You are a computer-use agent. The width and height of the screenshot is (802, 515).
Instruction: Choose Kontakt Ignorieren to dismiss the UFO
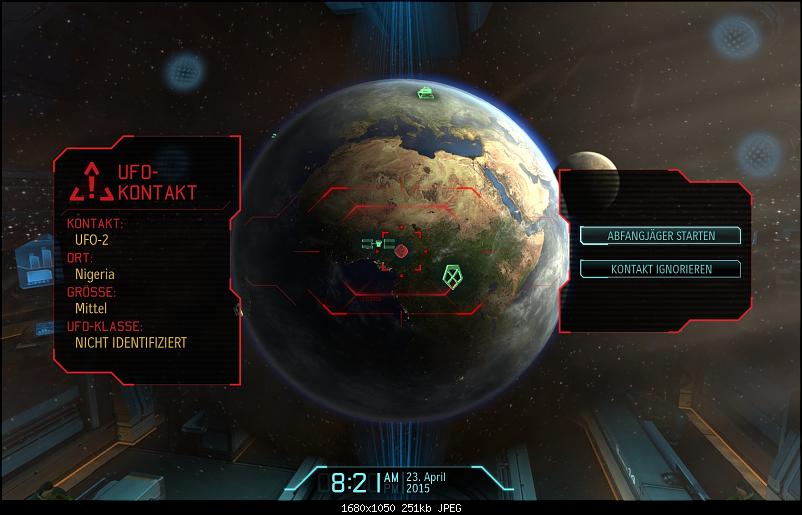pos(661,269)
